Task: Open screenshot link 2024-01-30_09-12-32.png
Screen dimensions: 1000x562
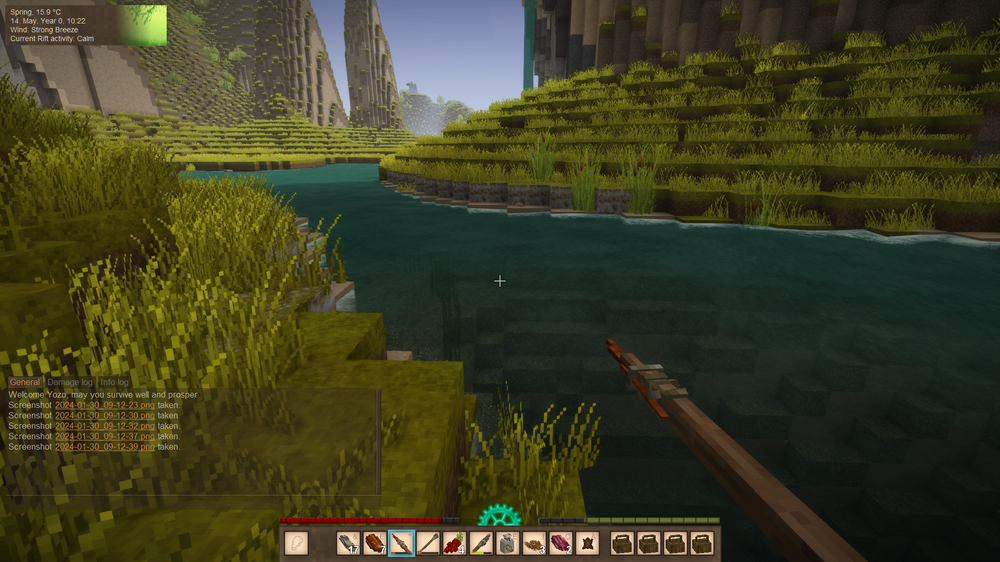Action: pos(105,426)
